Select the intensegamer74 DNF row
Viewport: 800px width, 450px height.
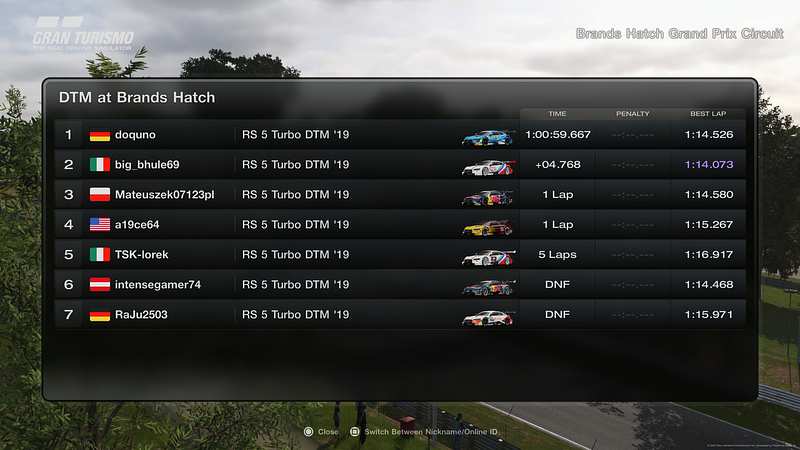[x=400, y=285]
